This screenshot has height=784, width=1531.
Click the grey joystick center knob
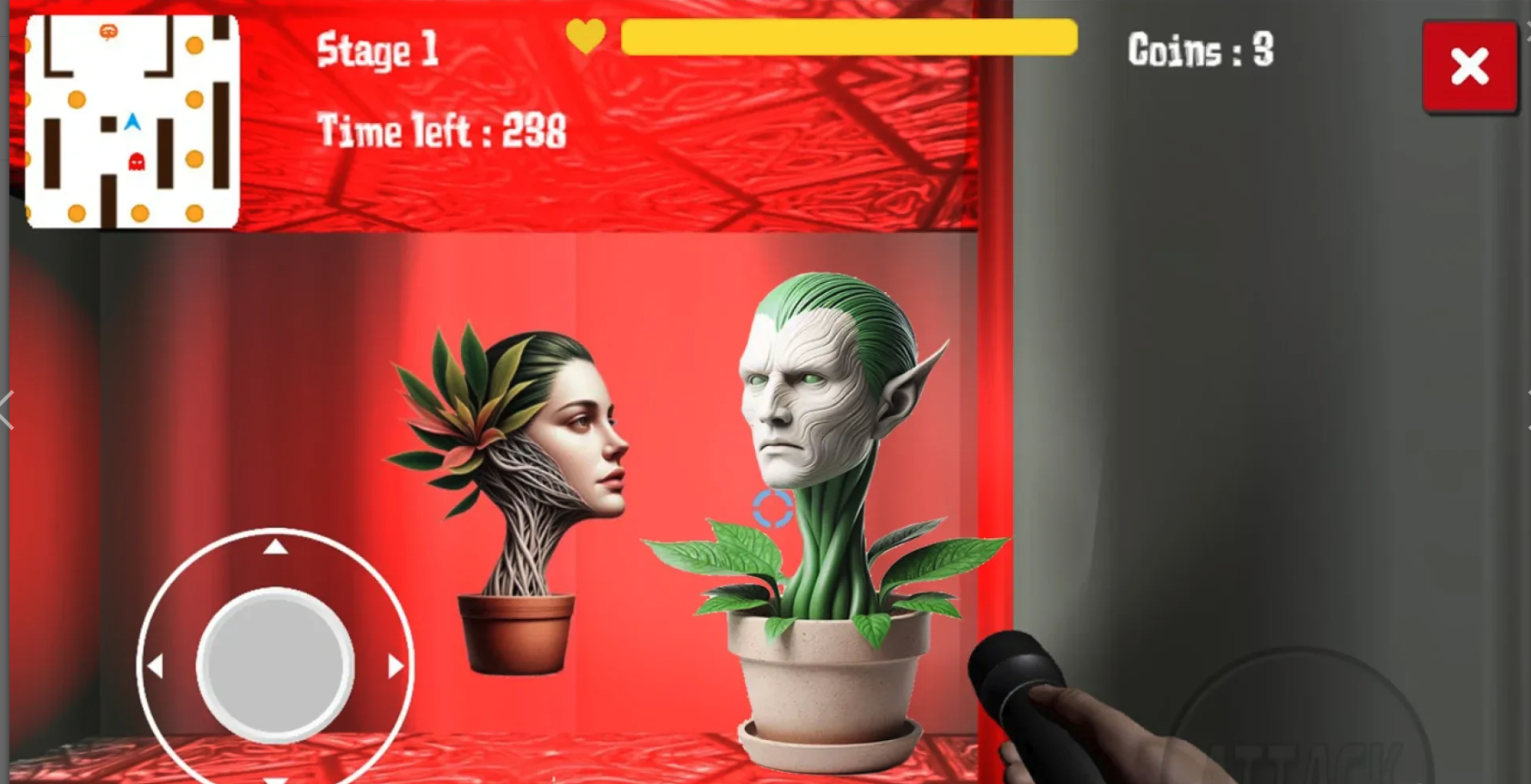click(x=275, y=665)
